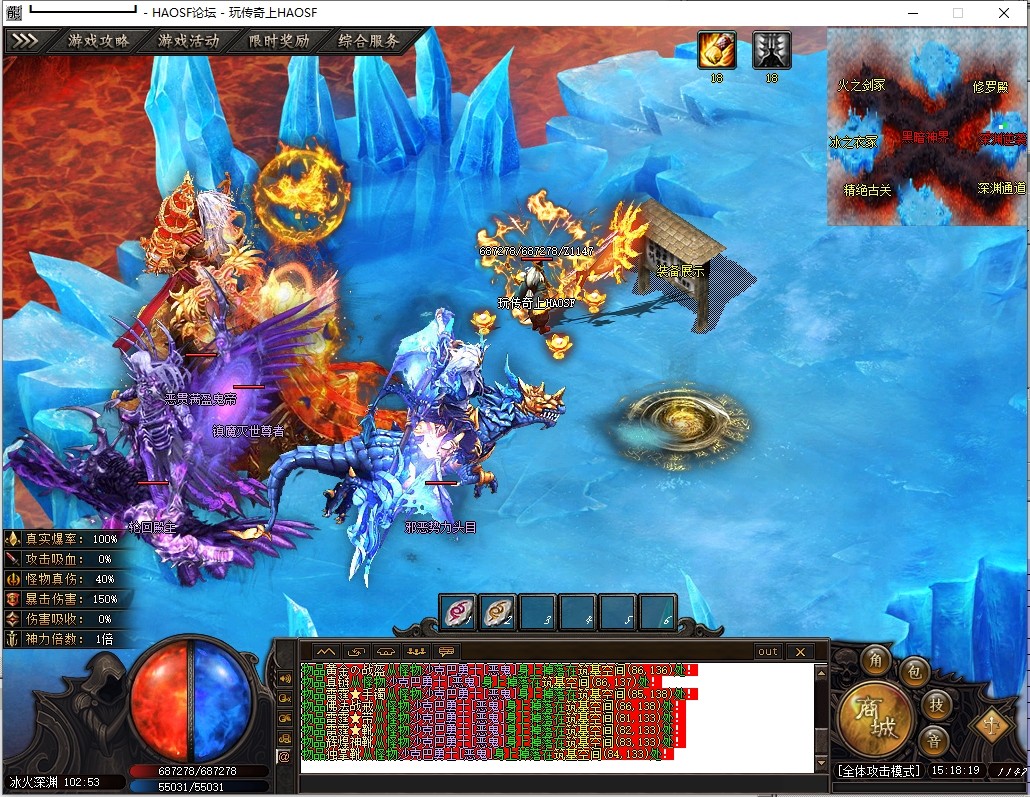Screen dimensions: 1030x797
Task: Open the 综合服务 general services menu
Action: [x=368, y=42]
